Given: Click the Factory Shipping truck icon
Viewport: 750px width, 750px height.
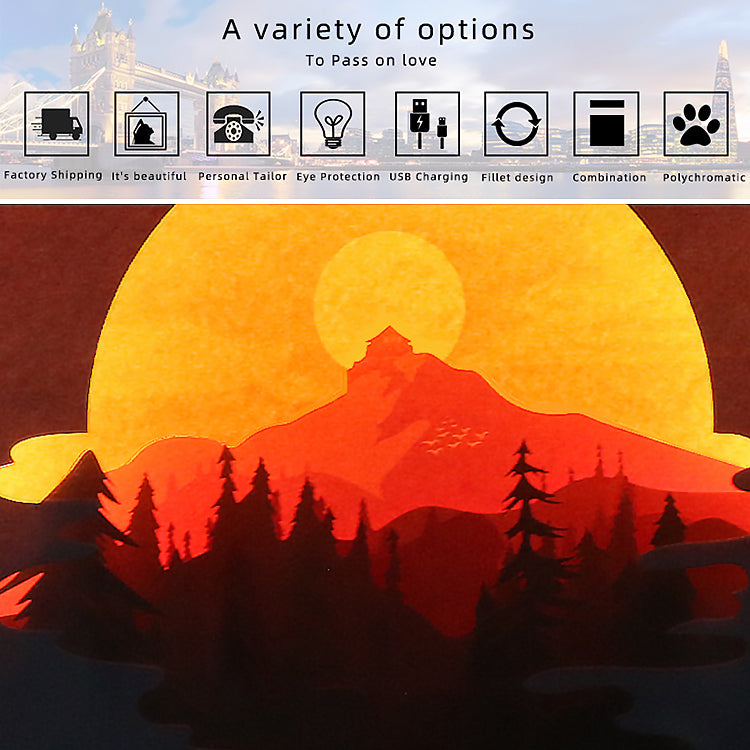Looking at the screenshot, I should pos(56,124).
